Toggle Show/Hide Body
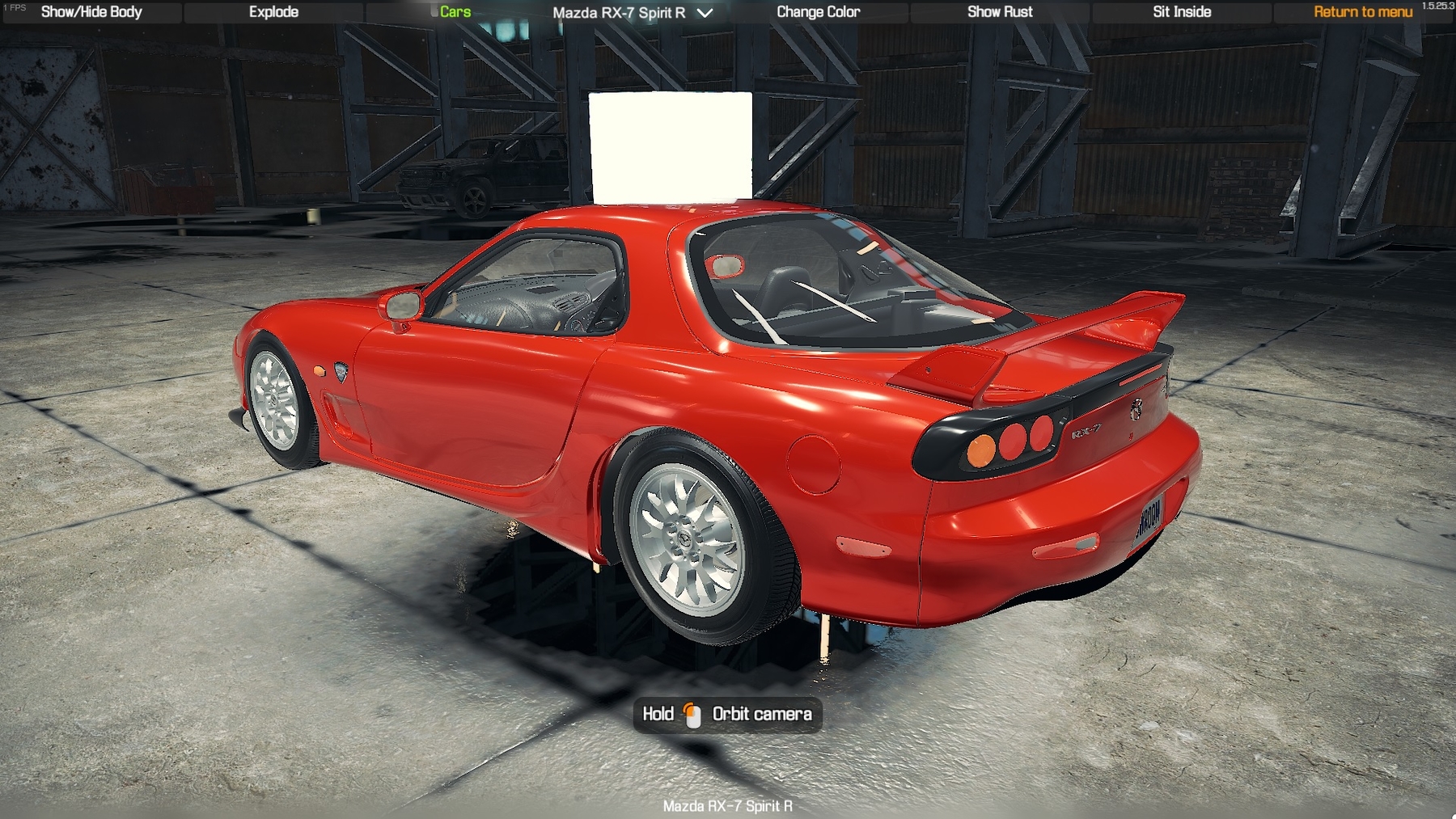This screenshot has height=819, width=1456. pyautogui.click(x=91, y=12)
